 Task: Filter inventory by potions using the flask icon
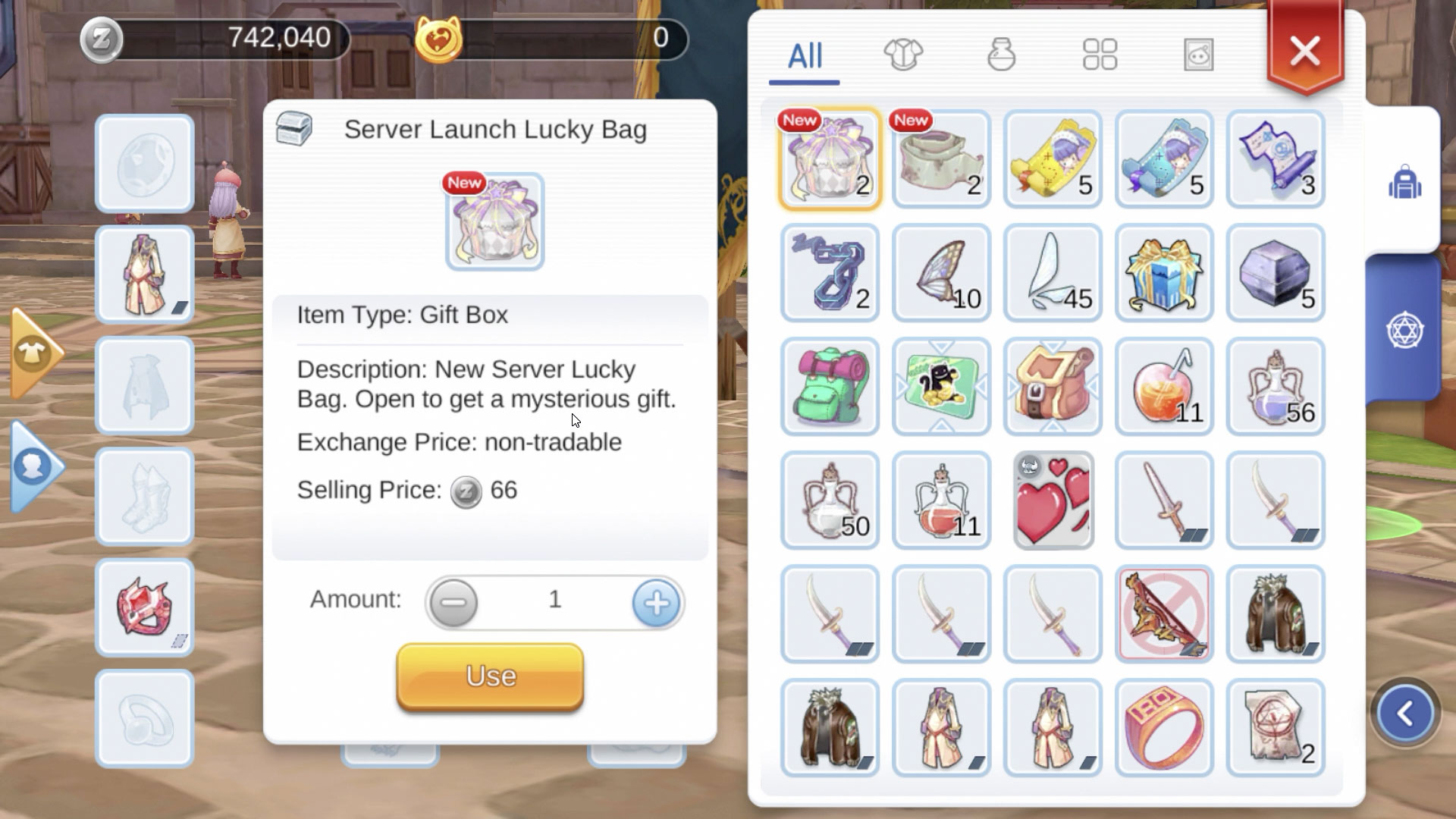[x=1003, y=54]
